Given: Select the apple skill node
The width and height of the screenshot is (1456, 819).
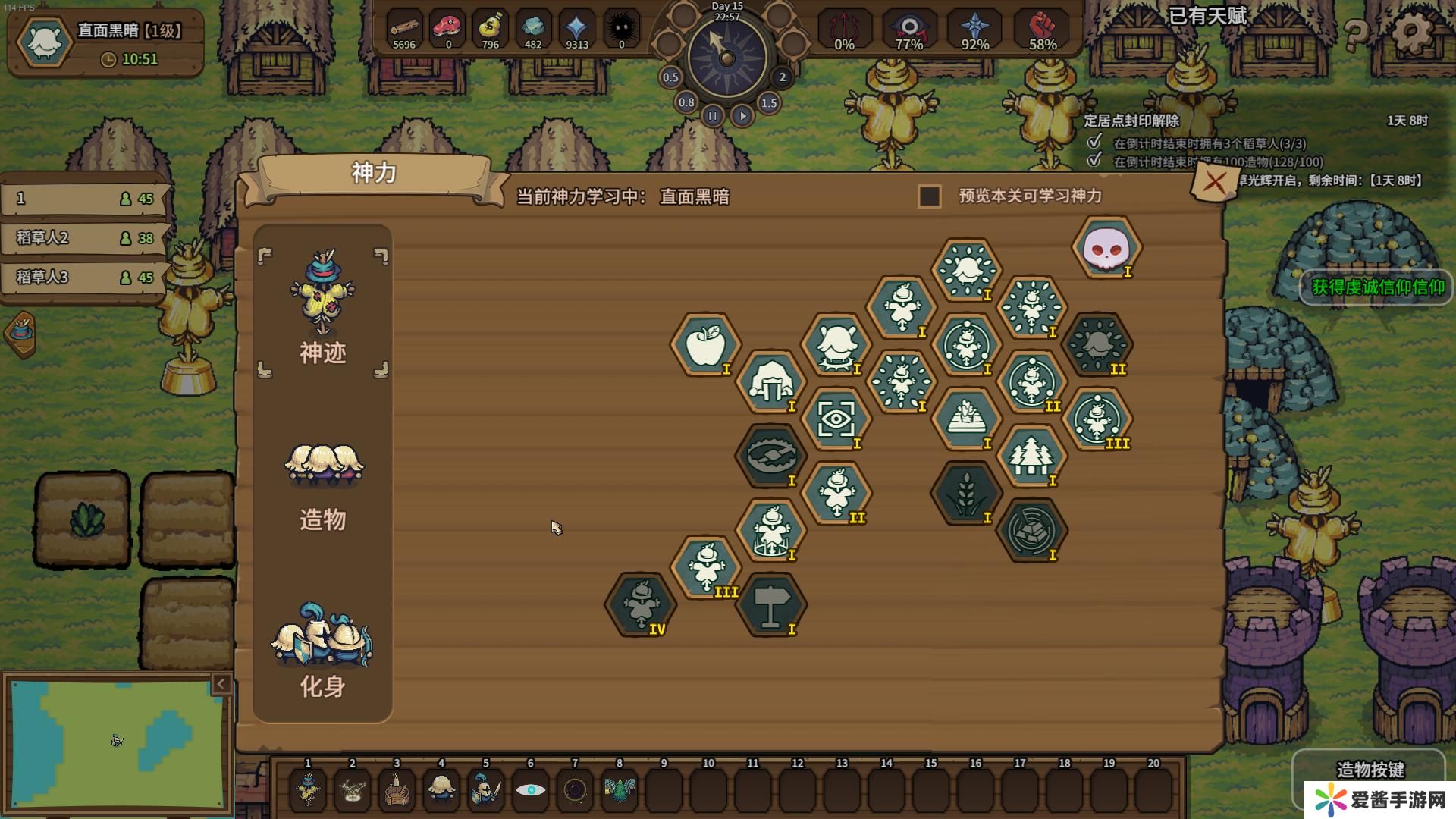Looking at the screenshot, I should point(704,345).
